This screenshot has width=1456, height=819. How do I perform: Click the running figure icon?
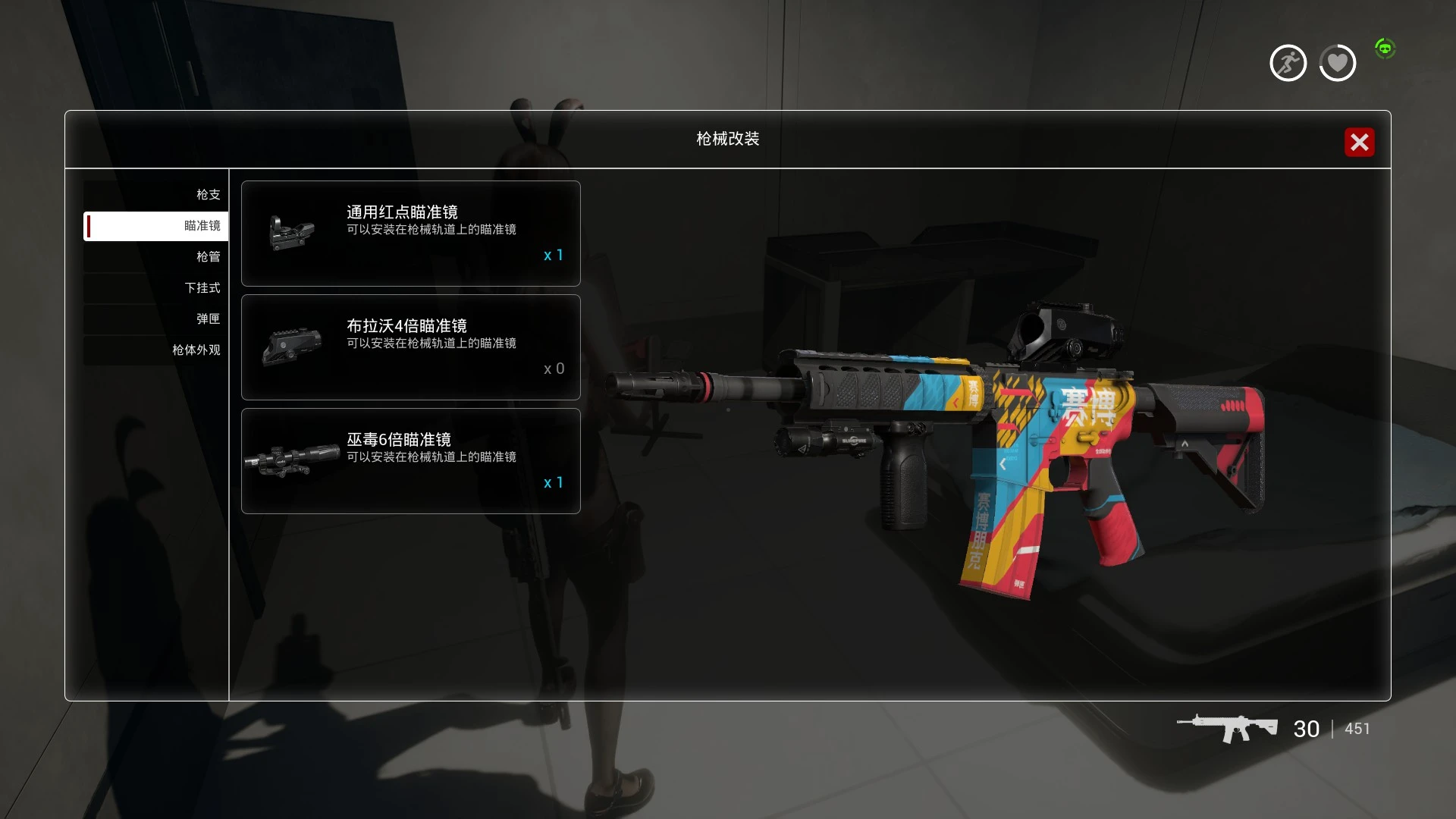pos(1288,63)
